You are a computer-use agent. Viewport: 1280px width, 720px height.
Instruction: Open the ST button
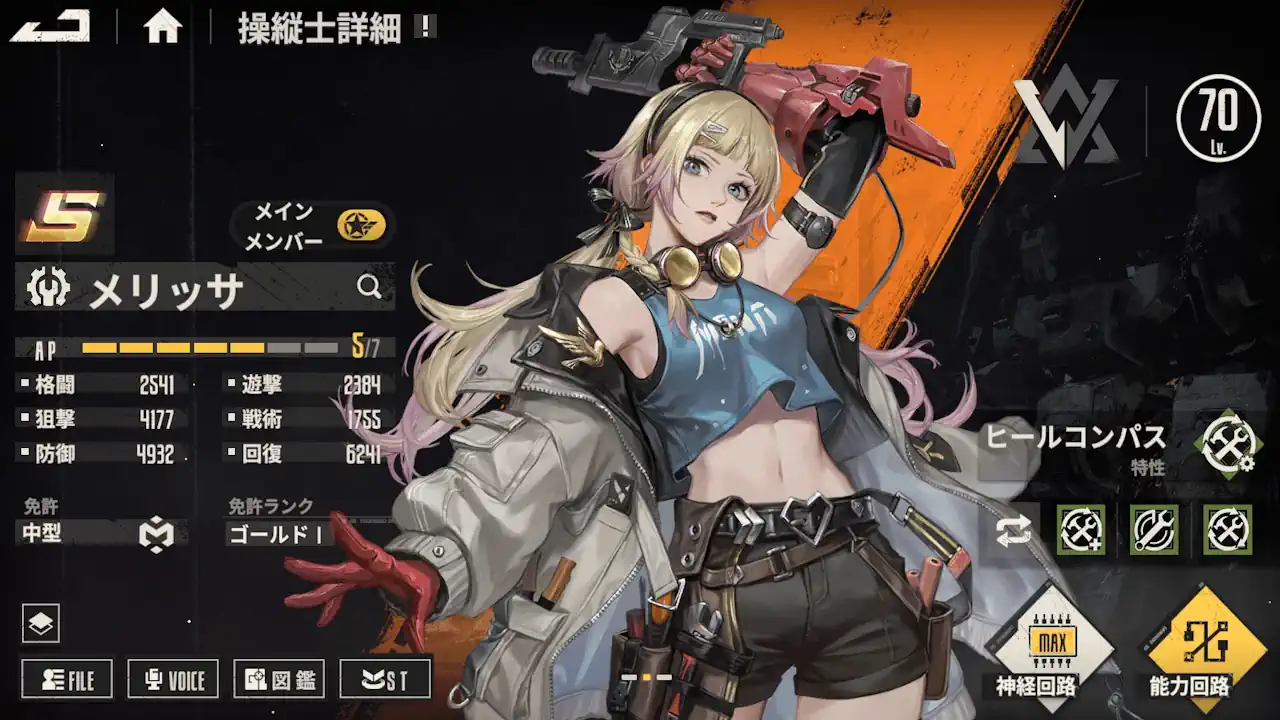pyautogui.click(x=385, y=680)
